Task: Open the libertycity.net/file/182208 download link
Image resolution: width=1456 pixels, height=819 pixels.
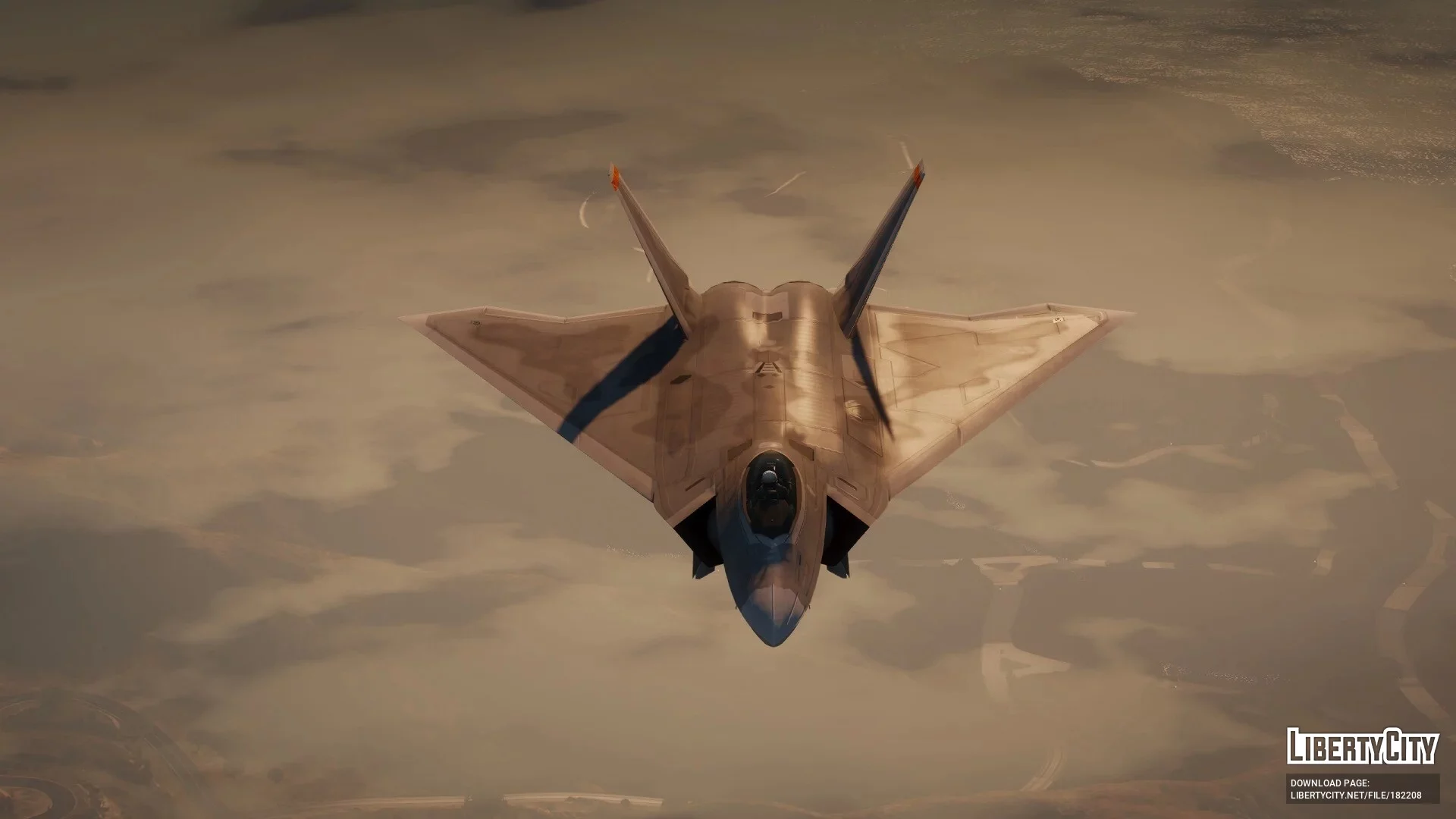Action: [1355, 795]
